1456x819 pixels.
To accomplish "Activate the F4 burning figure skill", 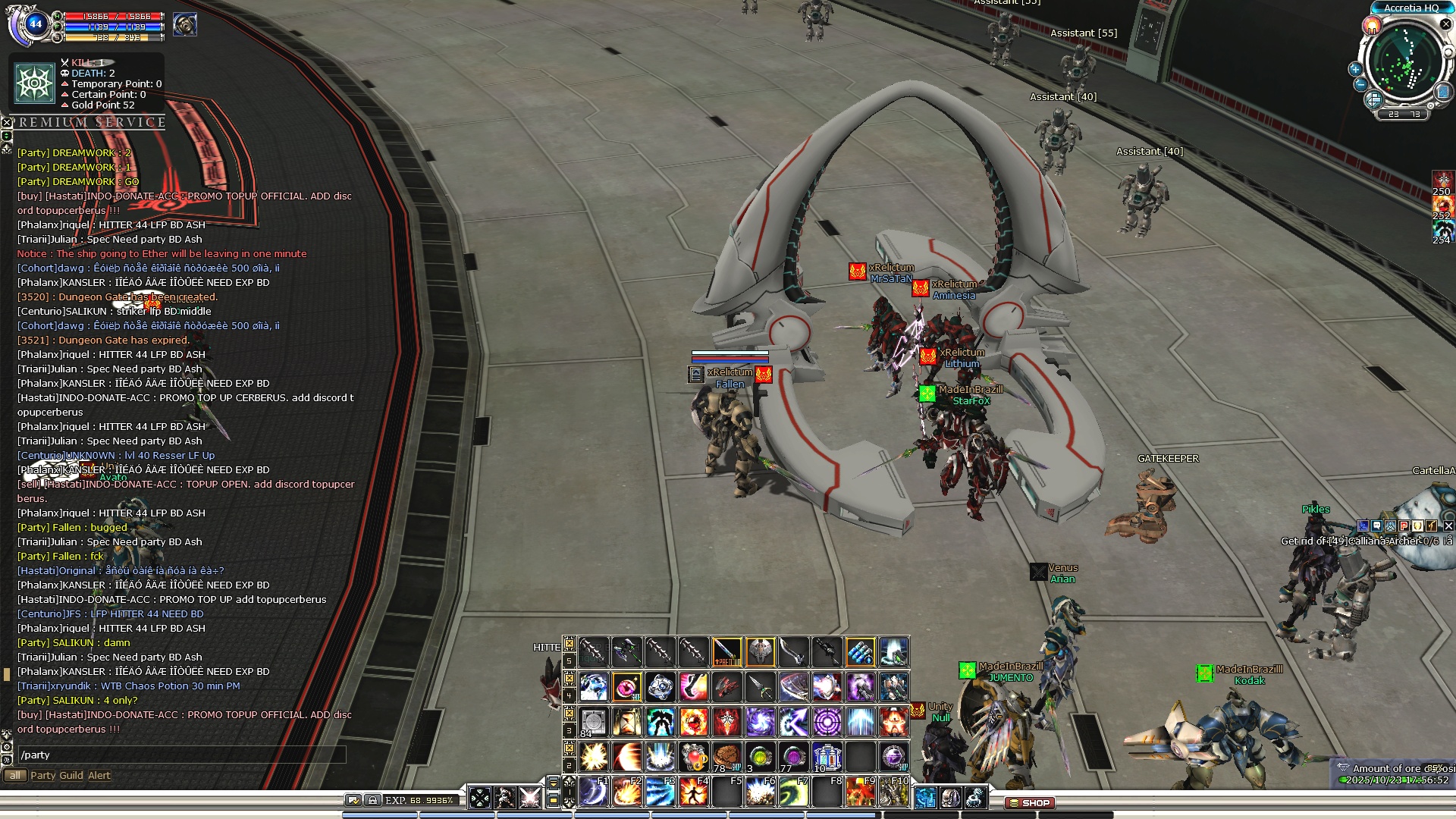I will click(x=694, y=792).
